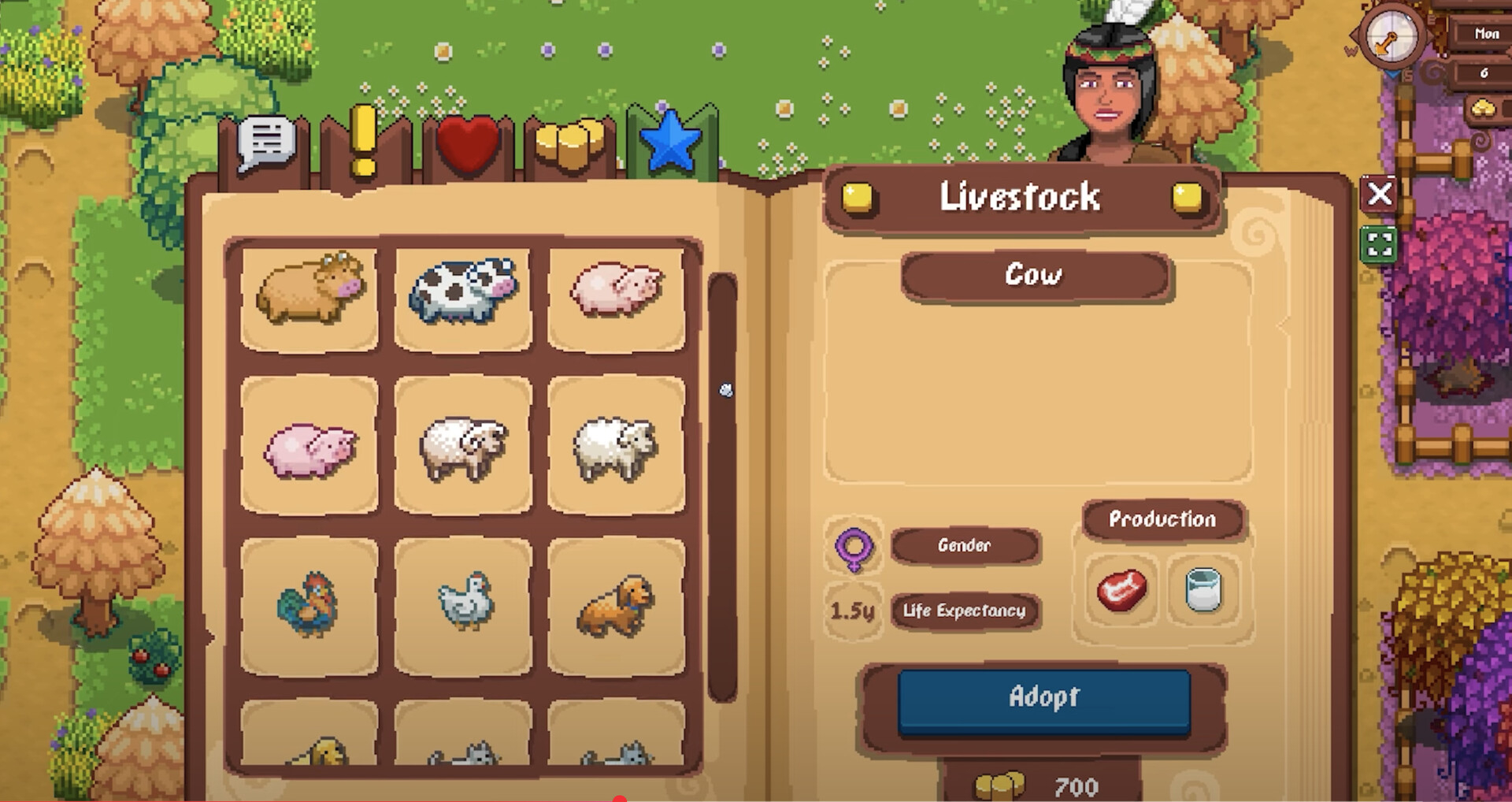
Task: Click the meat production icon
Action: tap(1121, 590)
